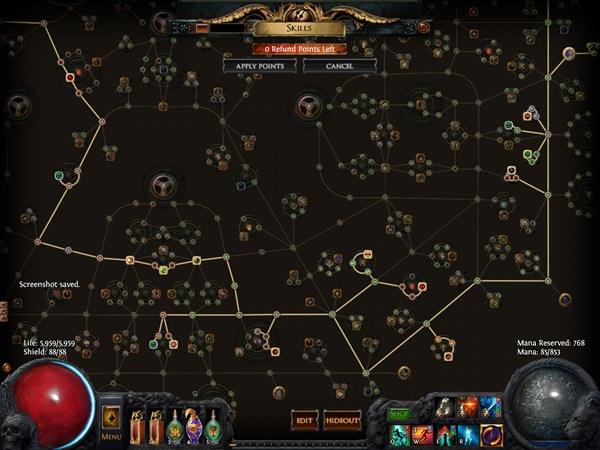Use the purple flask with orange top
600x450 pixels.
[195, 424]
